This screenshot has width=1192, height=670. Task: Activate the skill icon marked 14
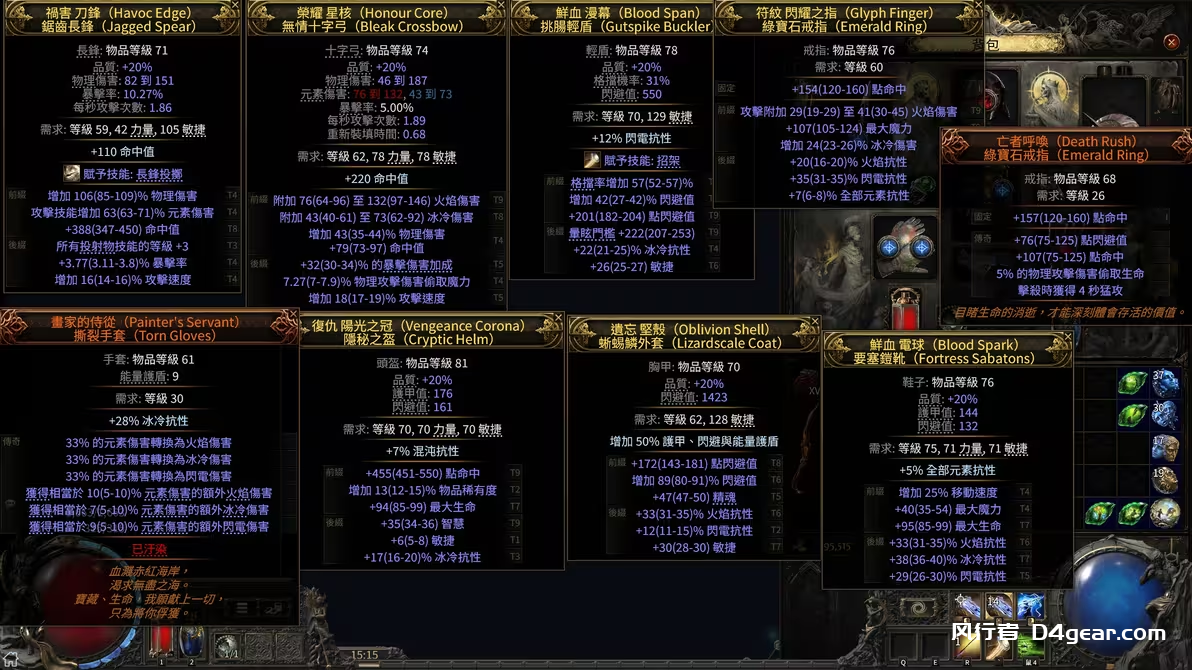point(998,606)
